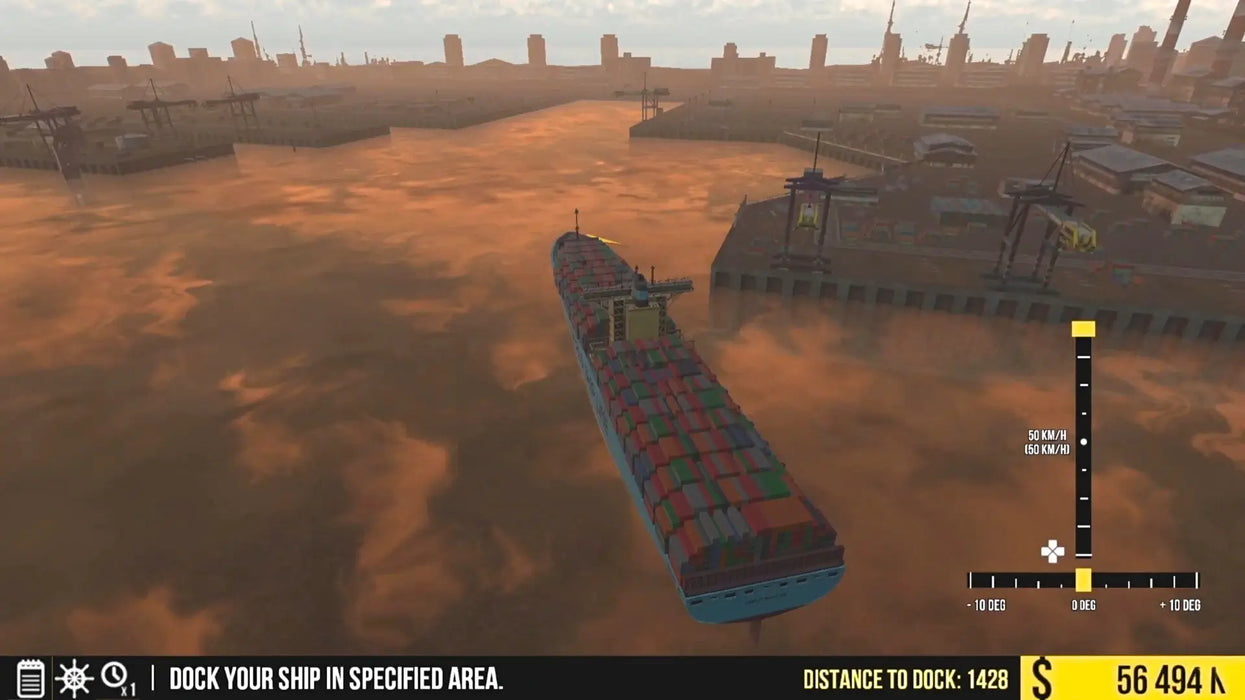Viewport: 1245px width, 700px height.
Task: Click the white dot on the speed slider
Action: (x=1084, y=441)
